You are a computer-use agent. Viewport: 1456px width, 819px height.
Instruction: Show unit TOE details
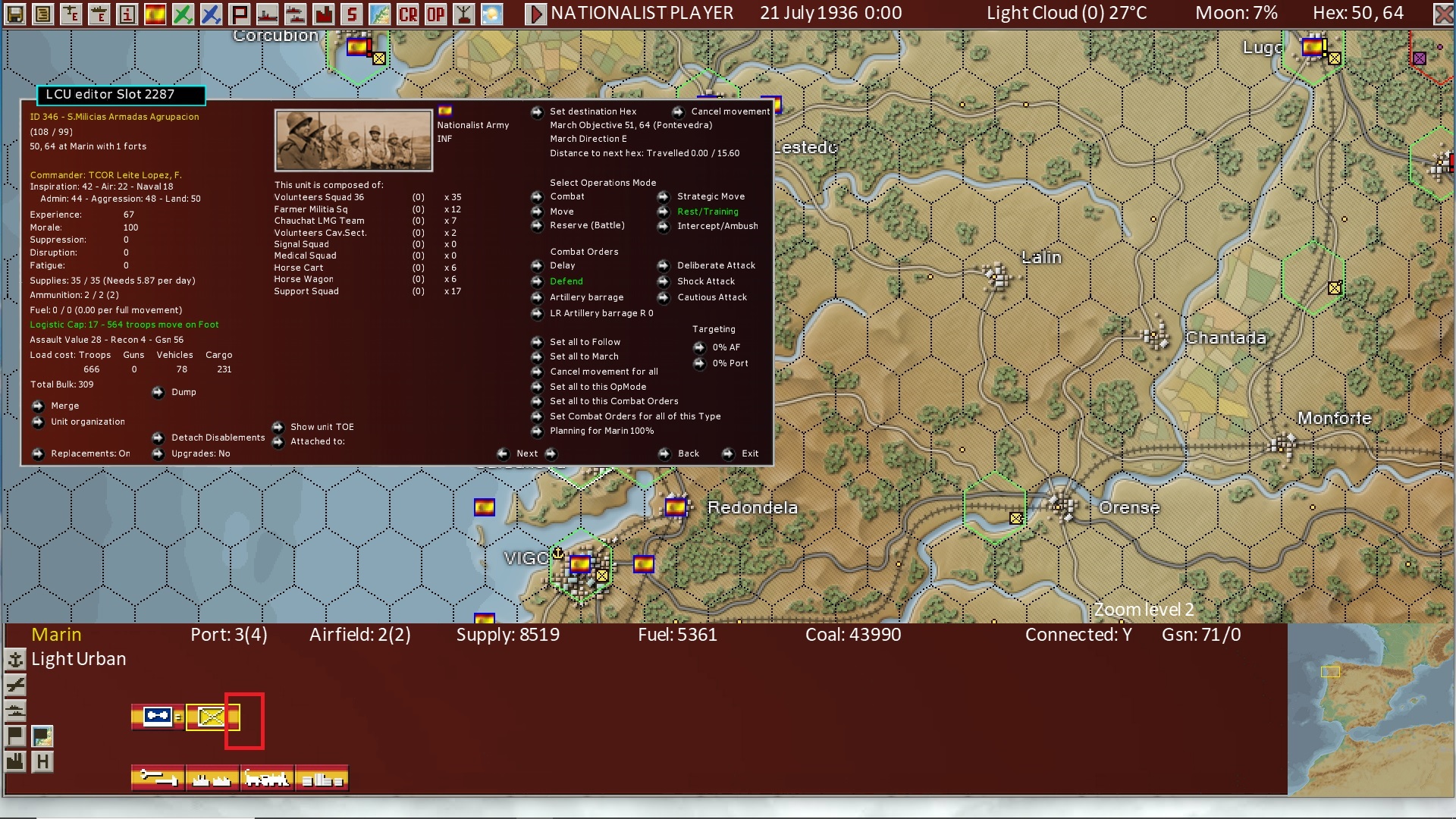click(x=322, y=427)
